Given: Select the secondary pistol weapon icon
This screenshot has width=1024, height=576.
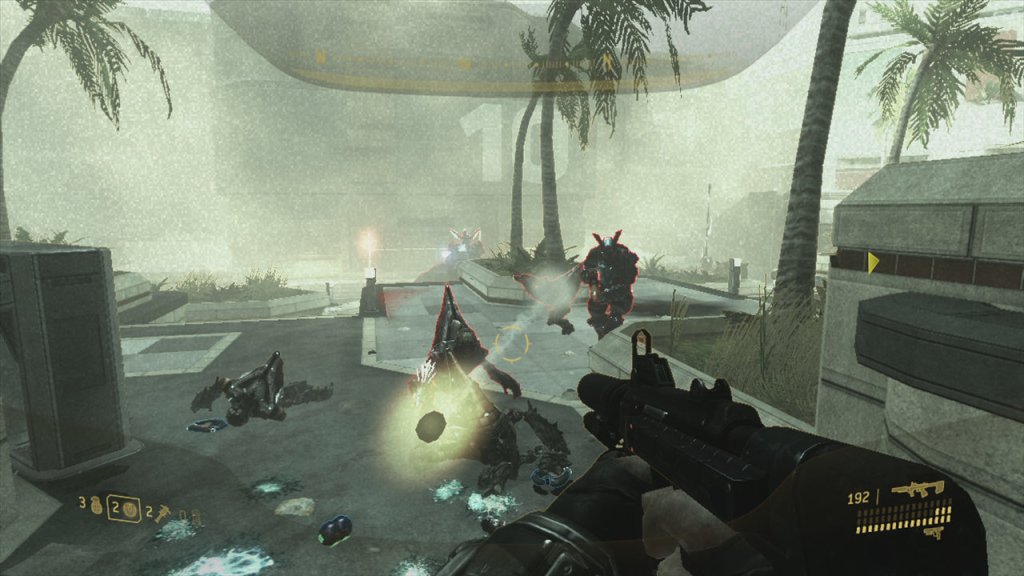Looking at the screenshot, I should pyautogui.click(x=933, y=533).
